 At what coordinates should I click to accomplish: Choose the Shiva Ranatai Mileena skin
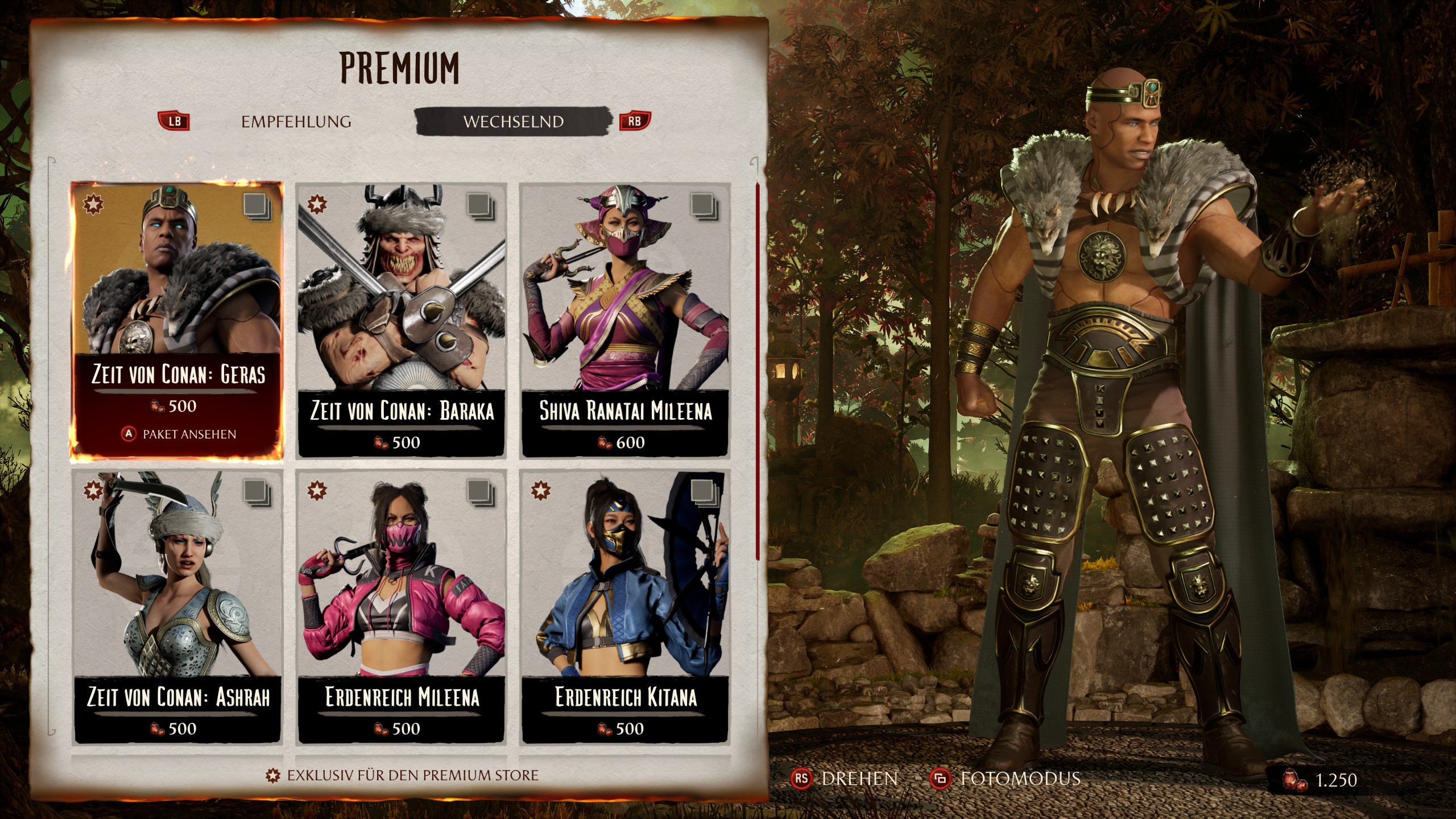point(625,318)
